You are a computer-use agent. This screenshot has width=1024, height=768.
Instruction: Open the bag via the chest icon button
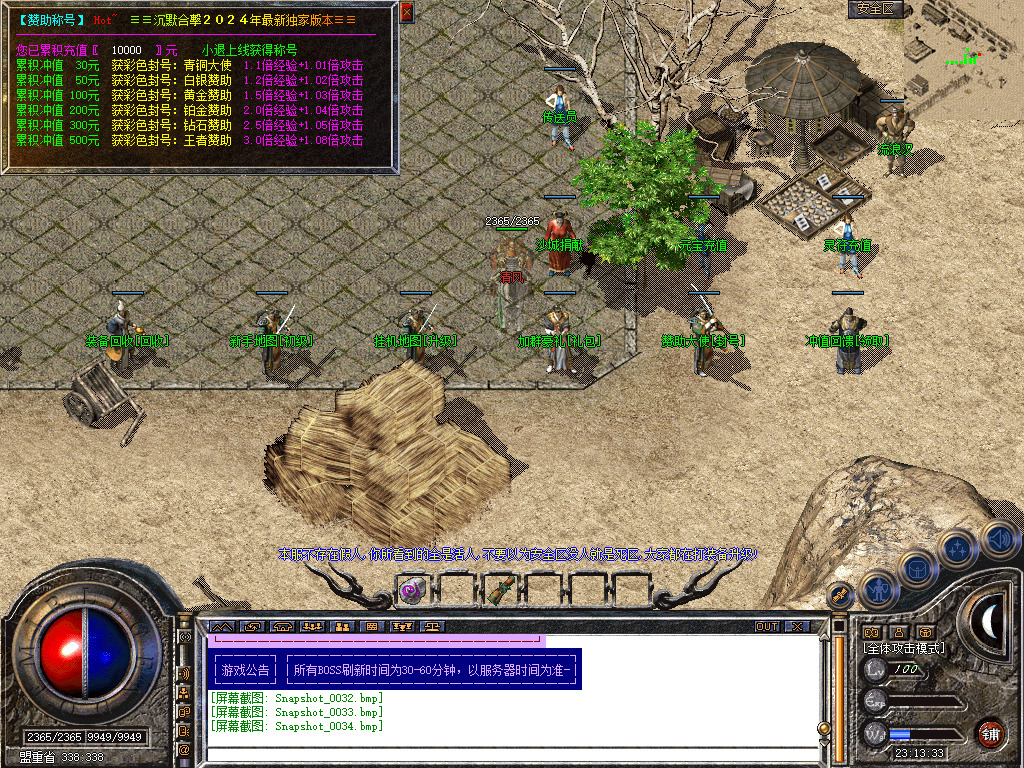[917, 568]
